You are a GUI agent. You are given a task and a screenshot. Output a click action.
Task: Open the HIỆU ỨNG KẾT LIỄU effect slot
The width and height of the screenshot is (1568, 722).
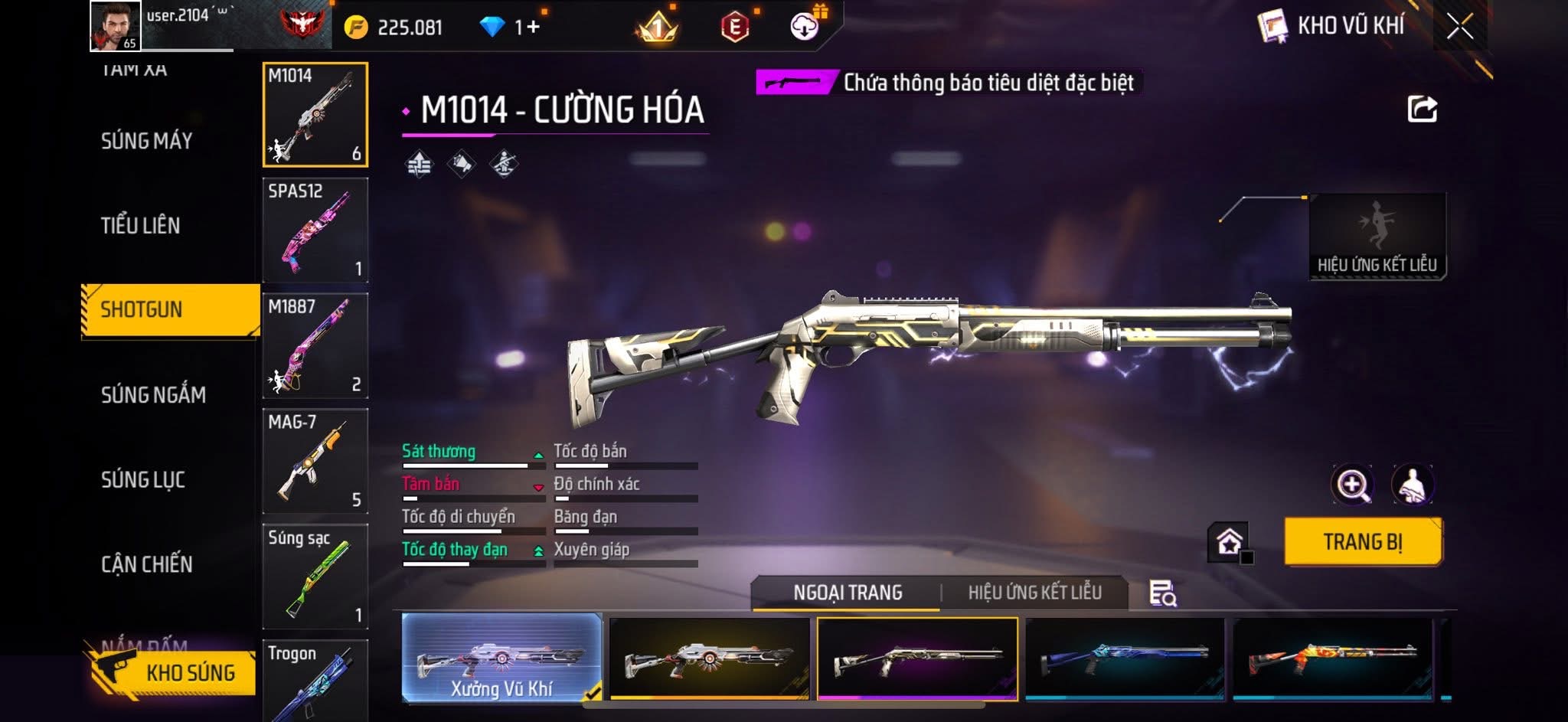click(1377, 236)
